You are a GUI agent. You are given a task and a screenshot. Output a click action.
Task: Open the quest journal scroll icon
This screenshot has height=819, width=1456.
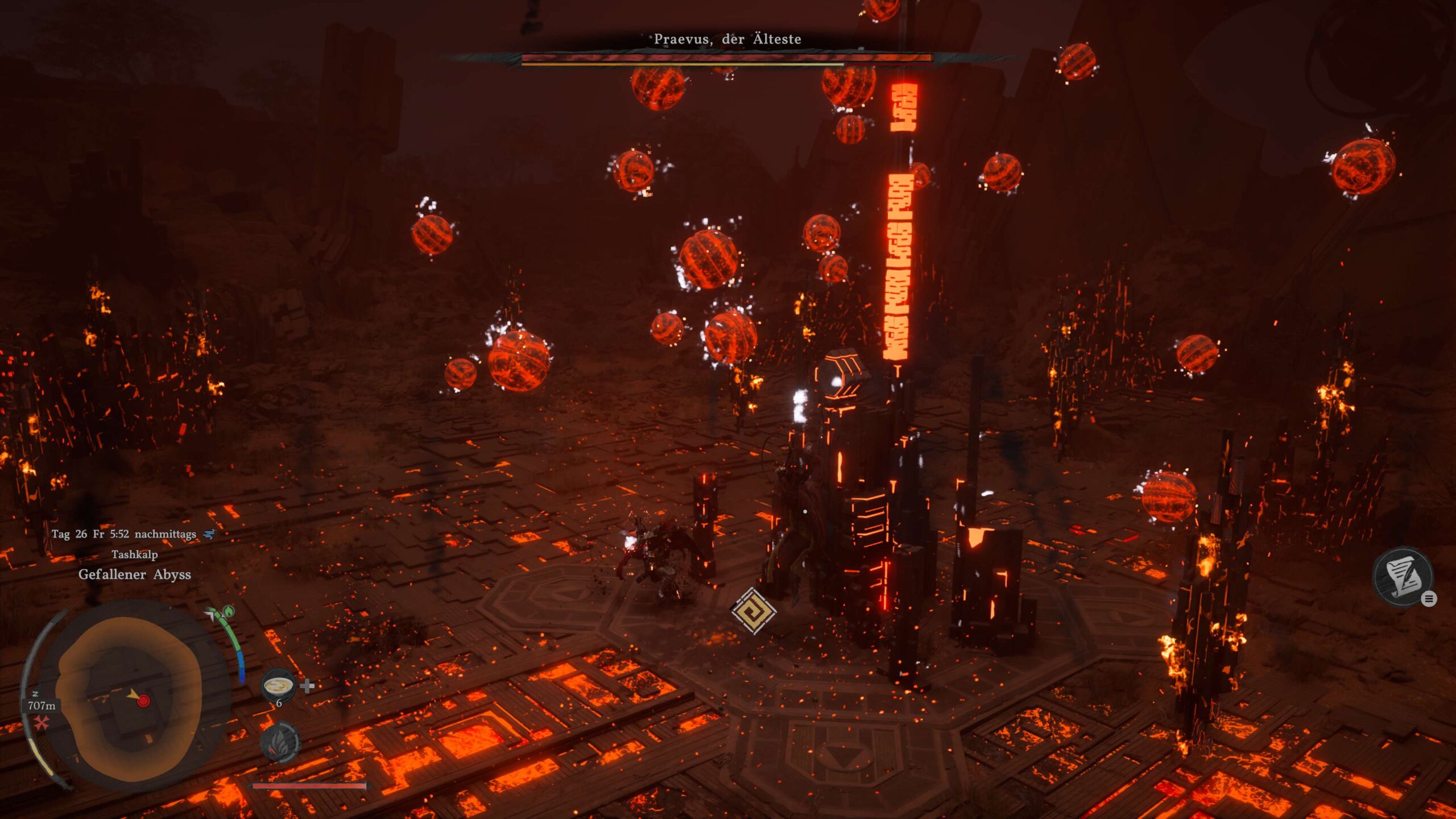coord(1402,577)
